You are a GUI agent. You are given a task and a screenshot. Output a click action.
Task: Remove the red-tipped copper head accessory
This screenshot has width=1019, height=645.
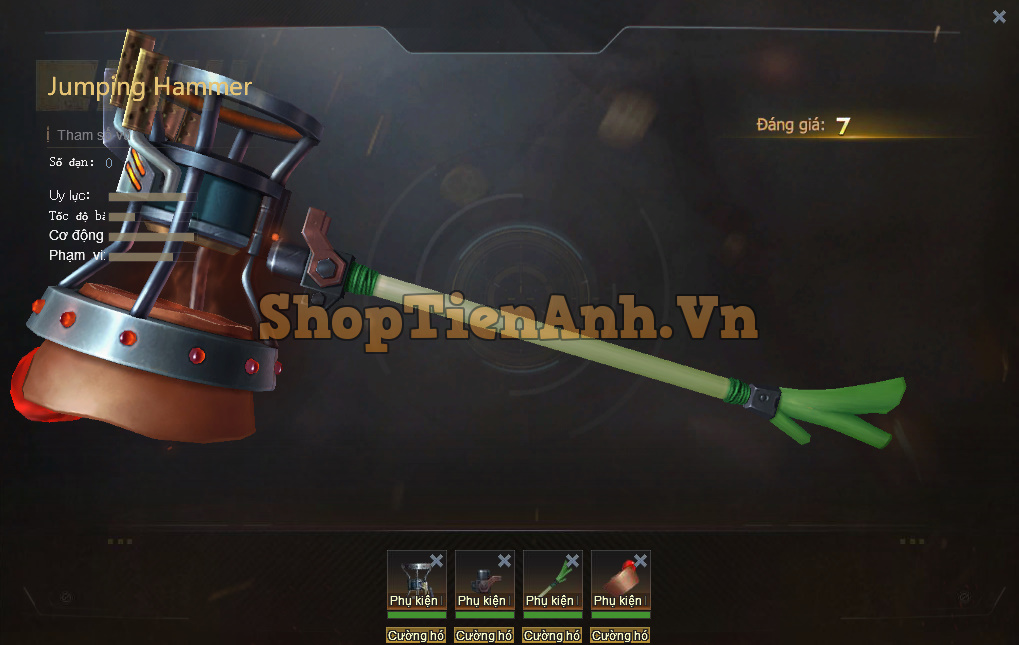(640, 561)
